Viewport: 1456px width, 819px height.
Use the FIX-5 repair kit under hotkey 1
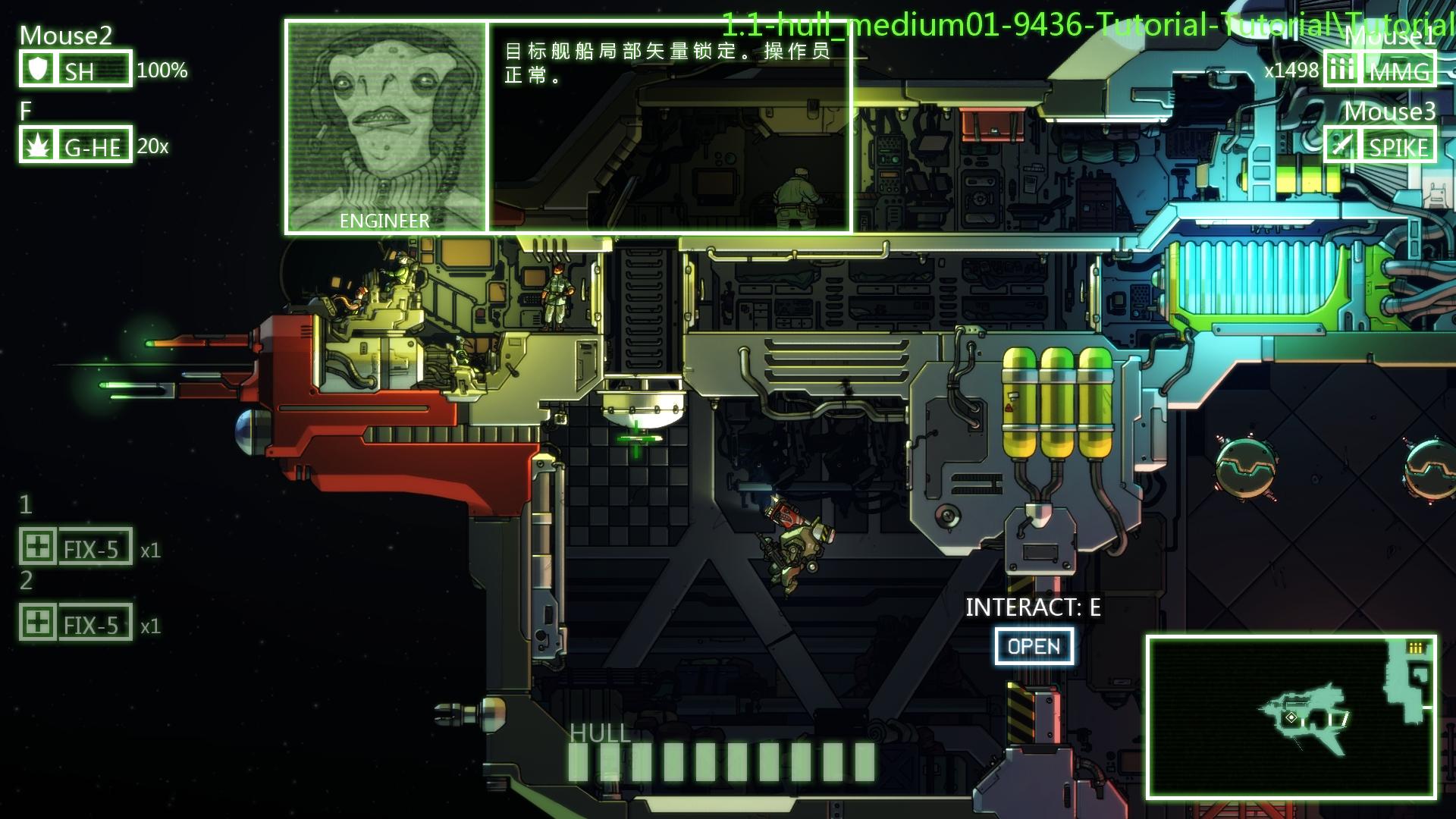(76, 547)
